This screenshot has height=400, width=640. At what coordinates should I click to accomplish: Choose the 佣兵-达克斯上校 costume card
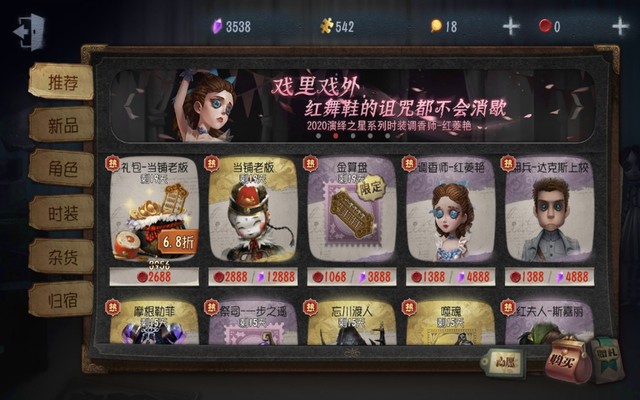click(x=548, y=220)
